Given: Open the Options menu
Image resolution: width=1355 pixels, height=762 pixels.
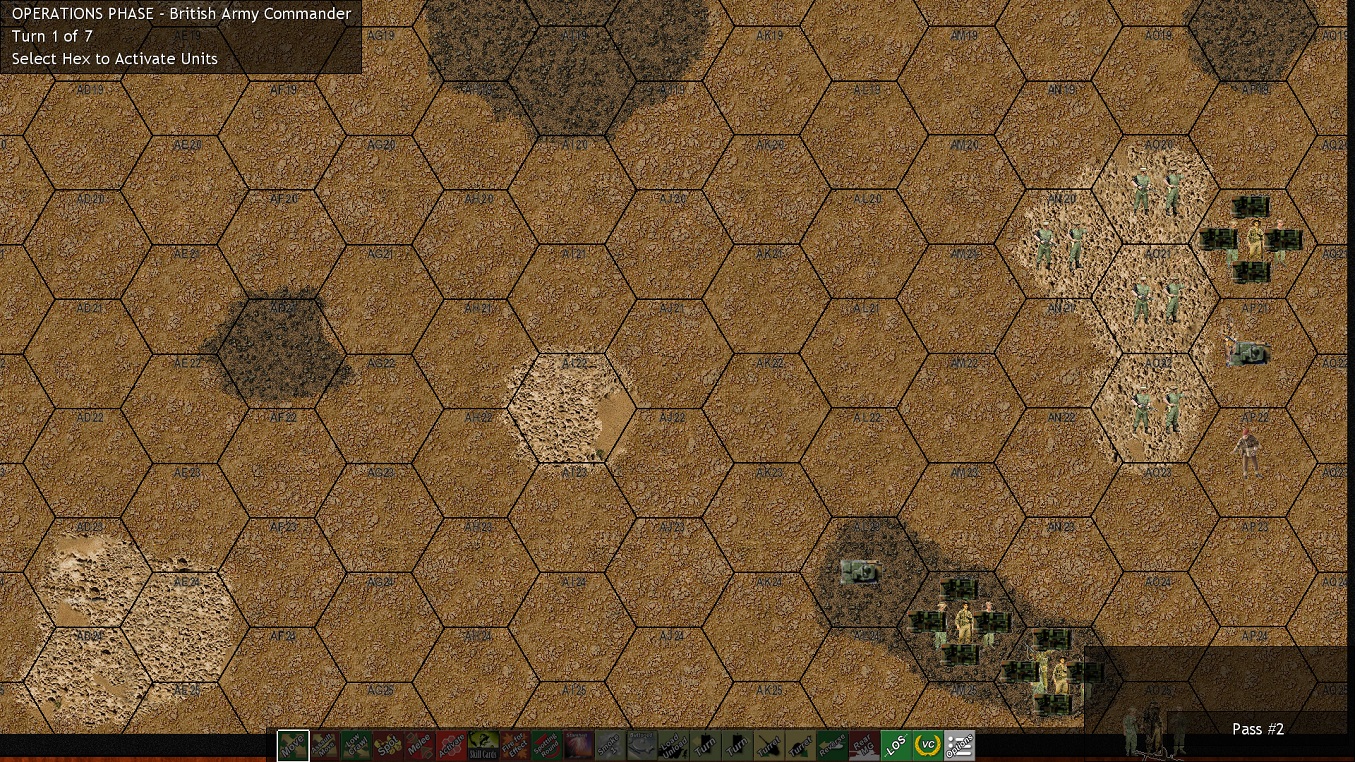Looking at the screenshot, I should pyautogui.click(x=957, y=745).
